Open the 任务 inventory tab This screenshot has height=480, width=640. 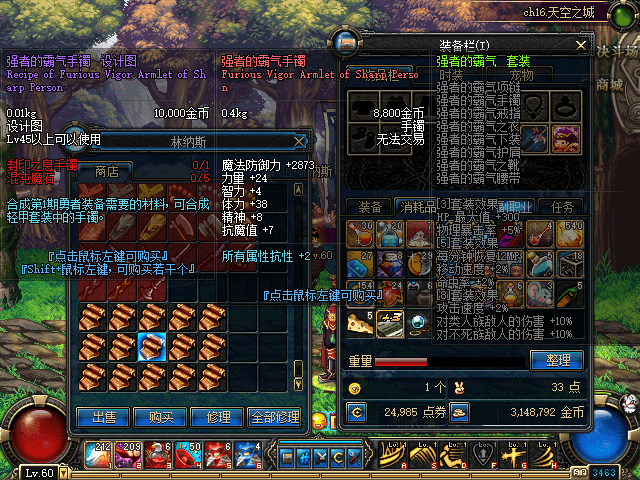[x=563, y=207]
